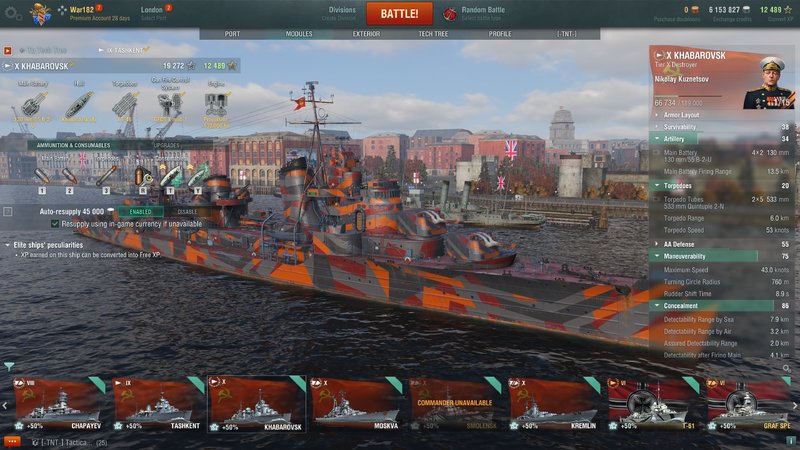Select the Kremlin ship card
Viewport: 800px width, 450px height.
pos(553,402)
